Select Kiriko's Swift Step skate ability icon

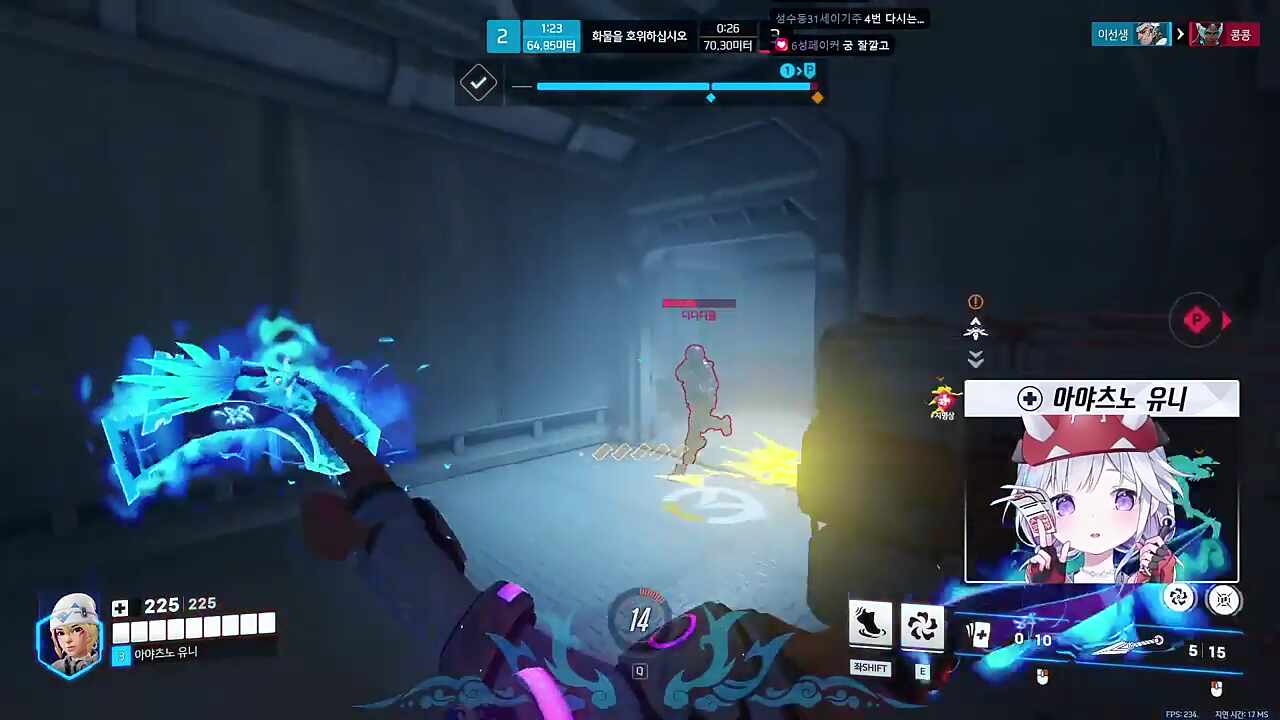(869, 625)
